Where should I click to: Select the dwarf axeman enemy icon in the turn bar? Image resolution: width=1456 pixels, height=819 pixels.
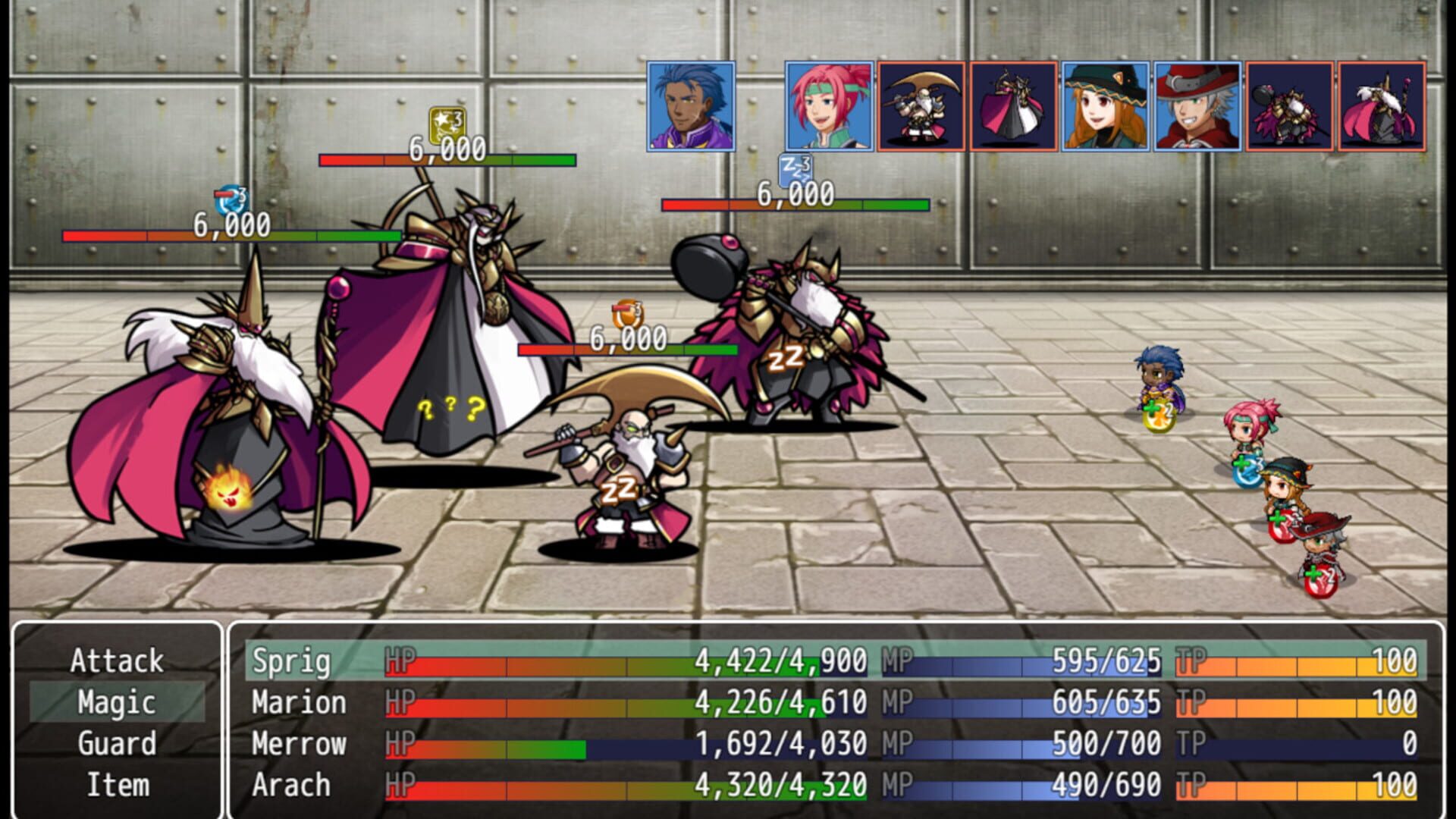tap(921, 106)
